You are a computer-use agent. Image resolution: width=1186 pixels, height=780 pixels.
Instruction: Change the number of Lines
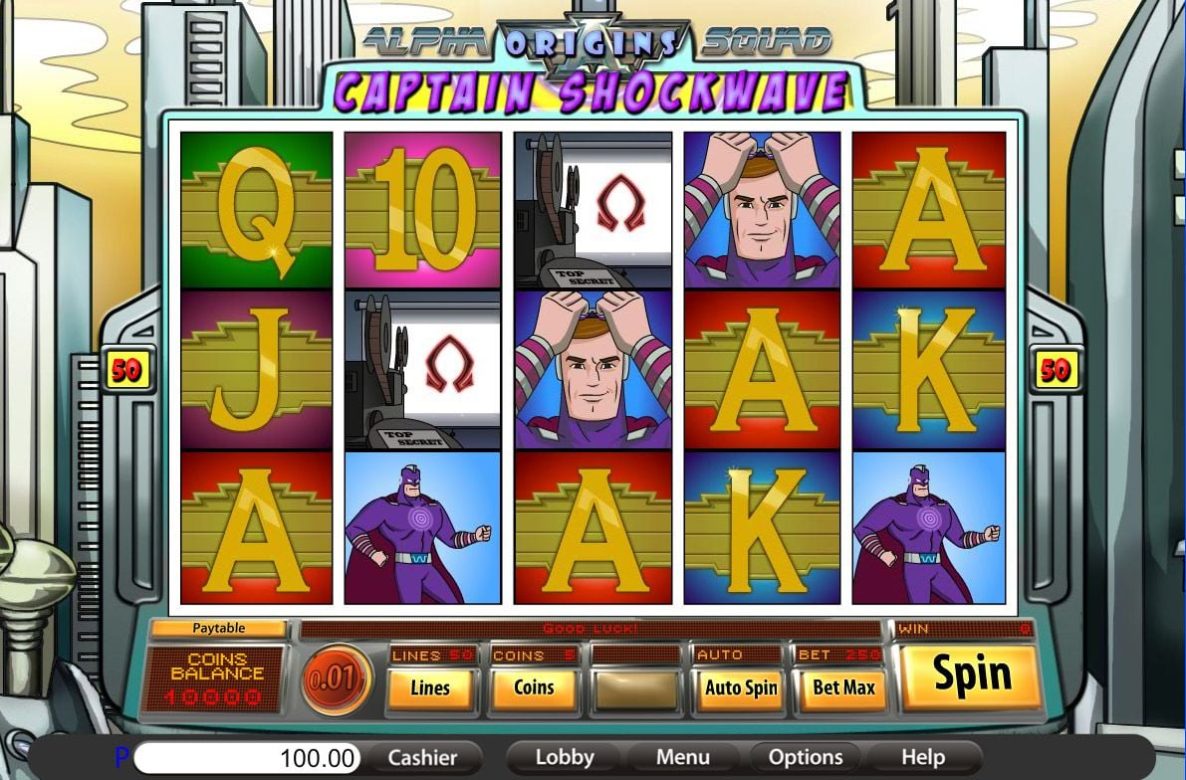(x=430, y=688)
